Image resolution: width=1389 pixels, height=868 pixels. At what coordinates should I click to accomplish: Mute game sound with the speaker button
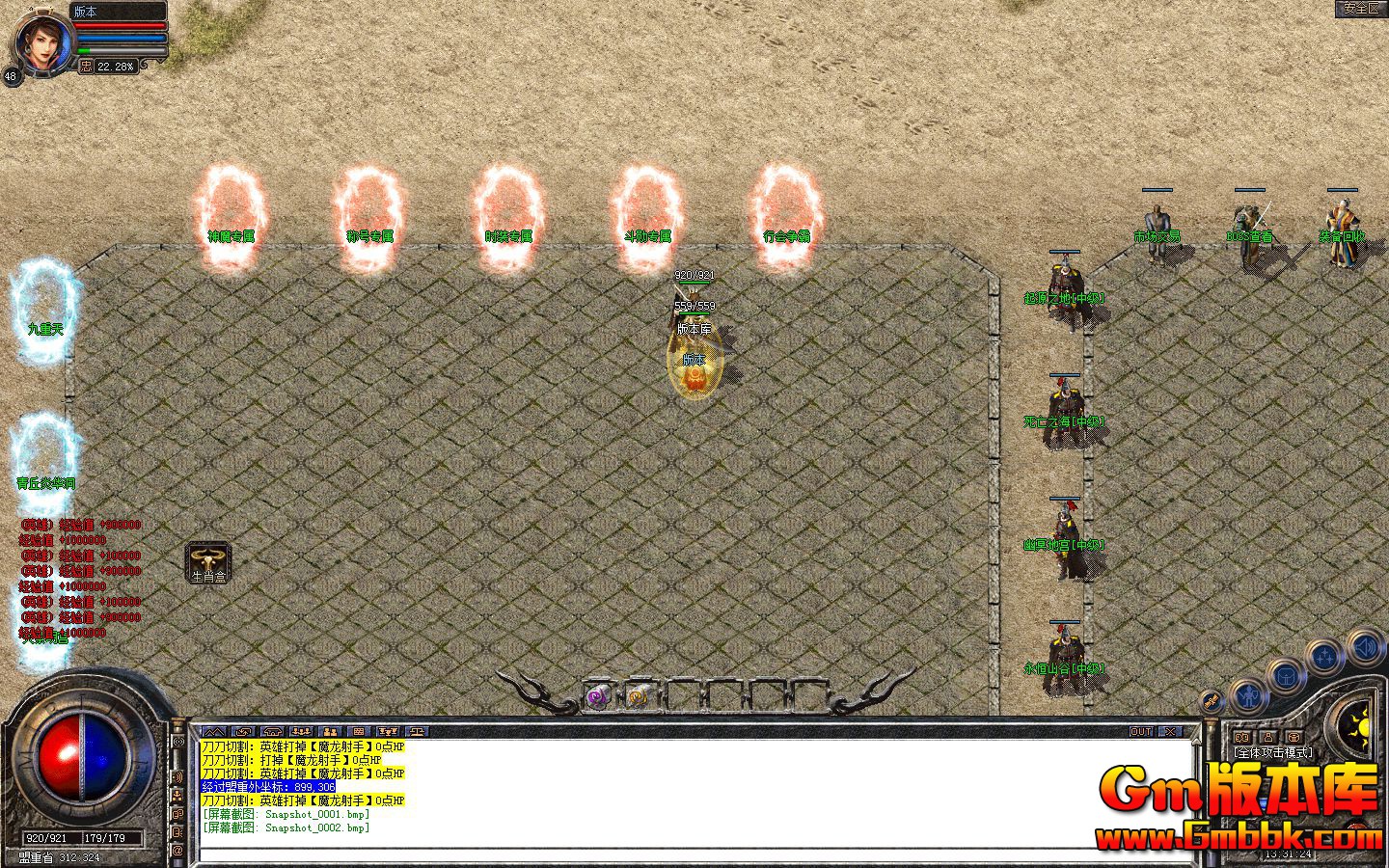pyautogui.click(x=1366, y=648)
